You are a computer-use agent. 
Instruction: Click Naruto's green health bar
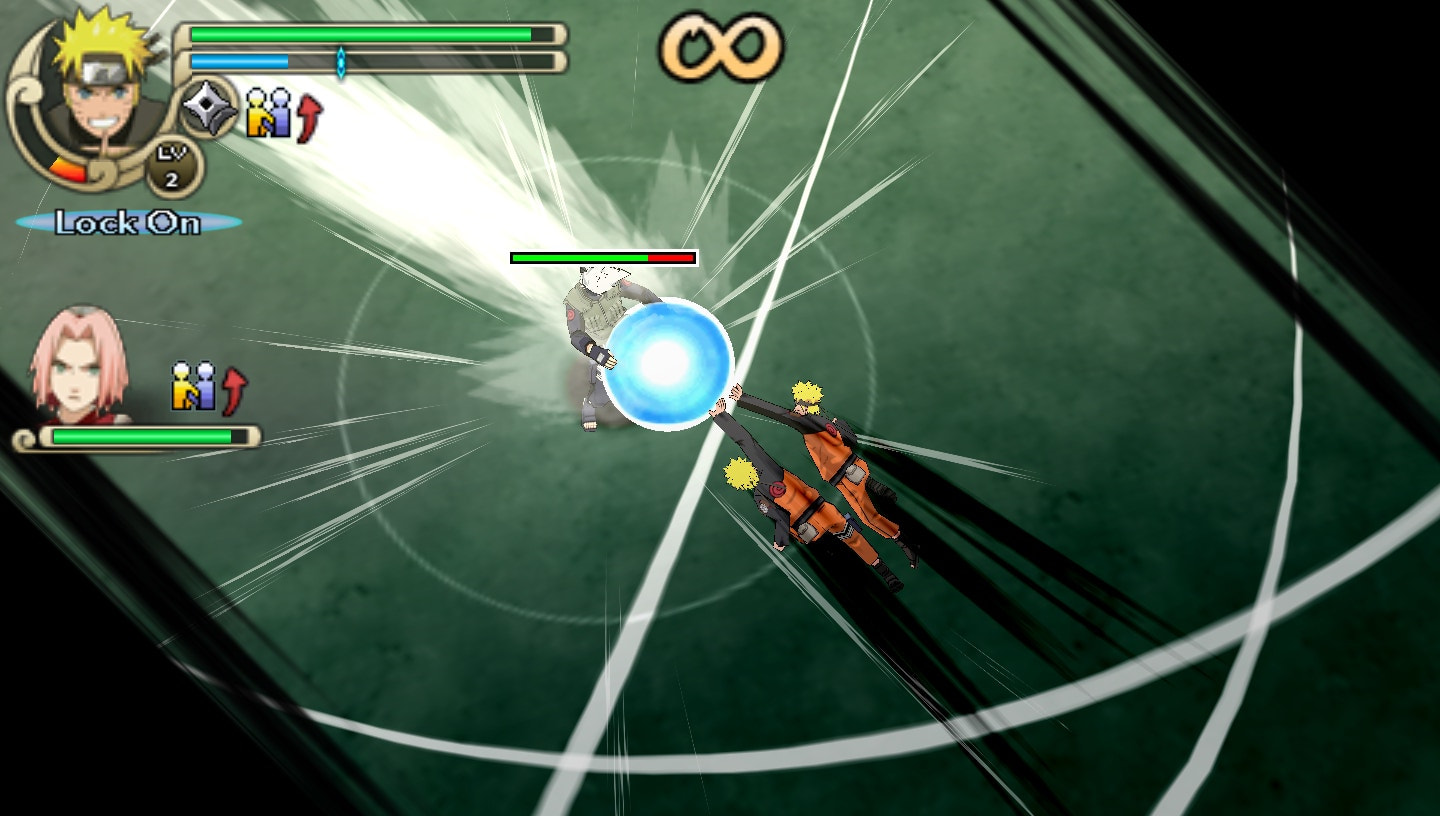point(360,33)
